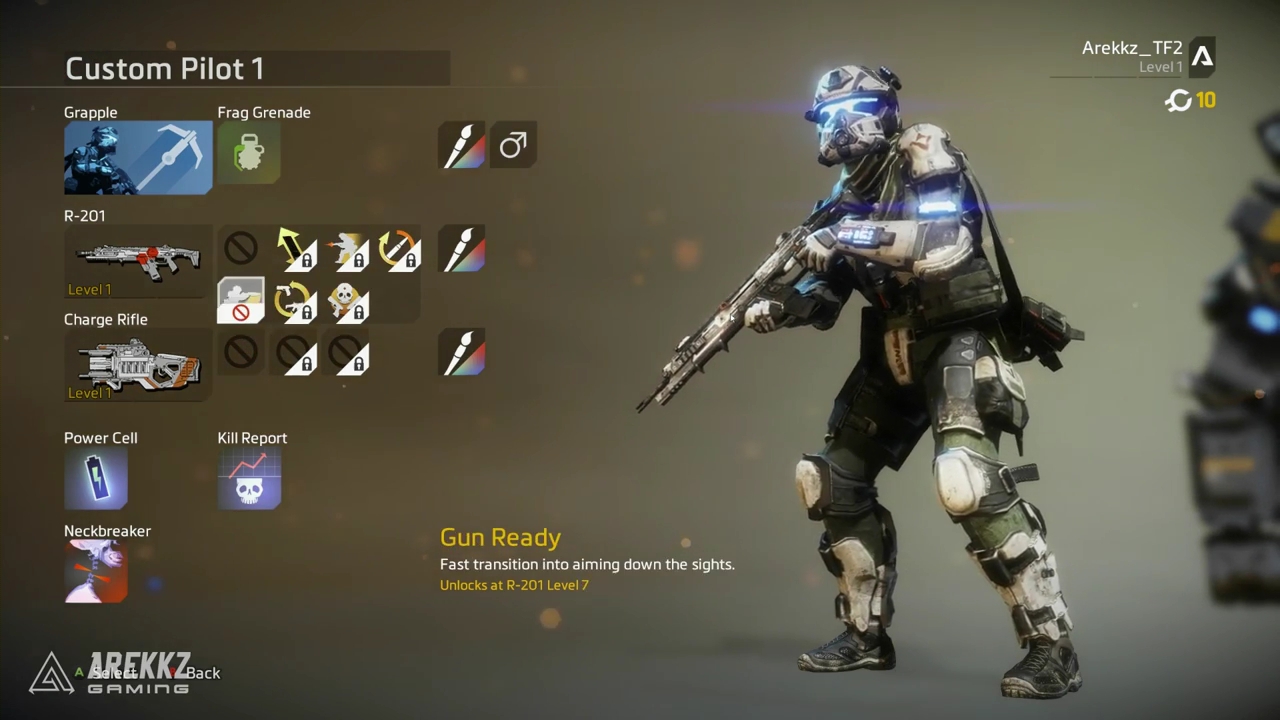Toggle the pilot gender symbol button
This screenshot has height=720, width=1280.
click(x=513, y=146)
